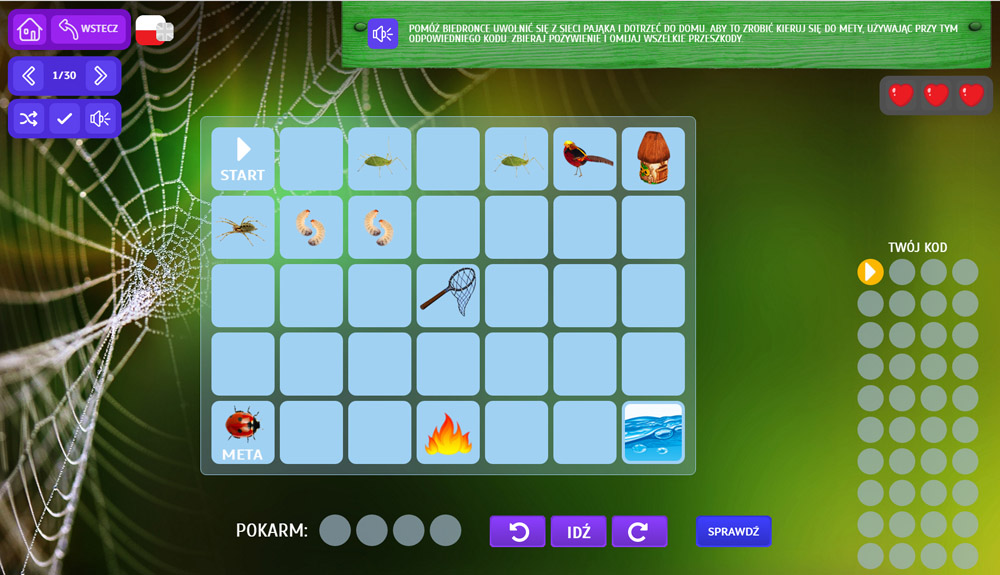Image resolution: width=1000 pixels, height=575 pixels.
Task: Choose the fire tile on the board
Action: [448, 432]
